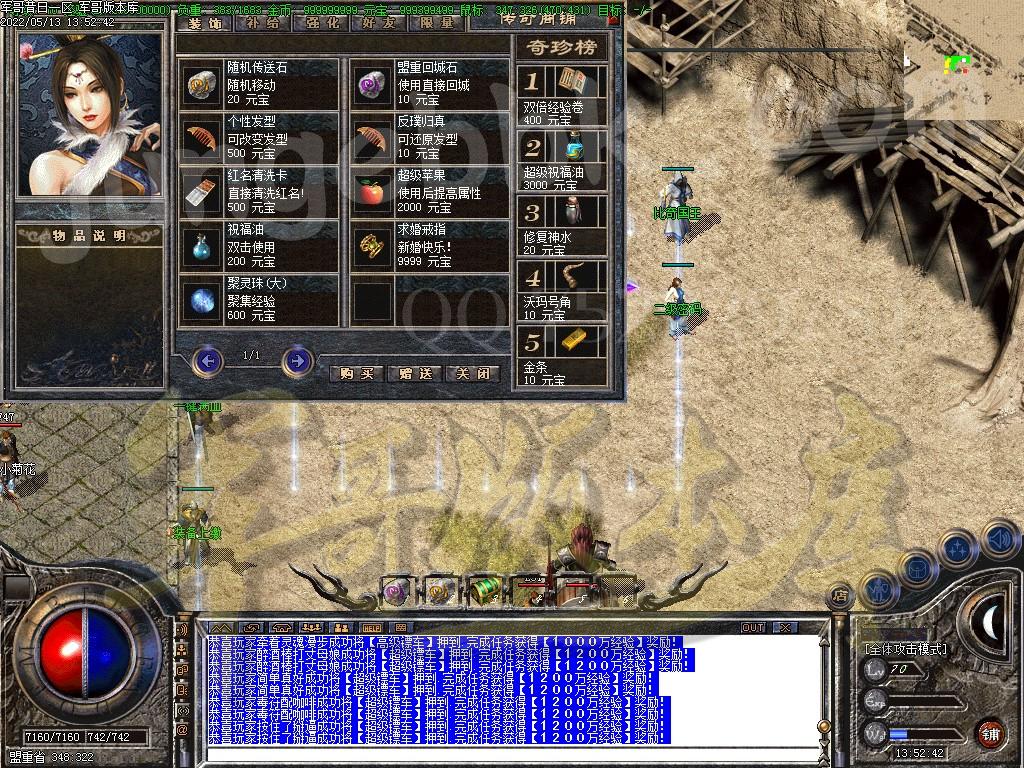This screenshot has width=1024, height=768.
Task: Go to the next shop page arrow
Action: (297, 360)
